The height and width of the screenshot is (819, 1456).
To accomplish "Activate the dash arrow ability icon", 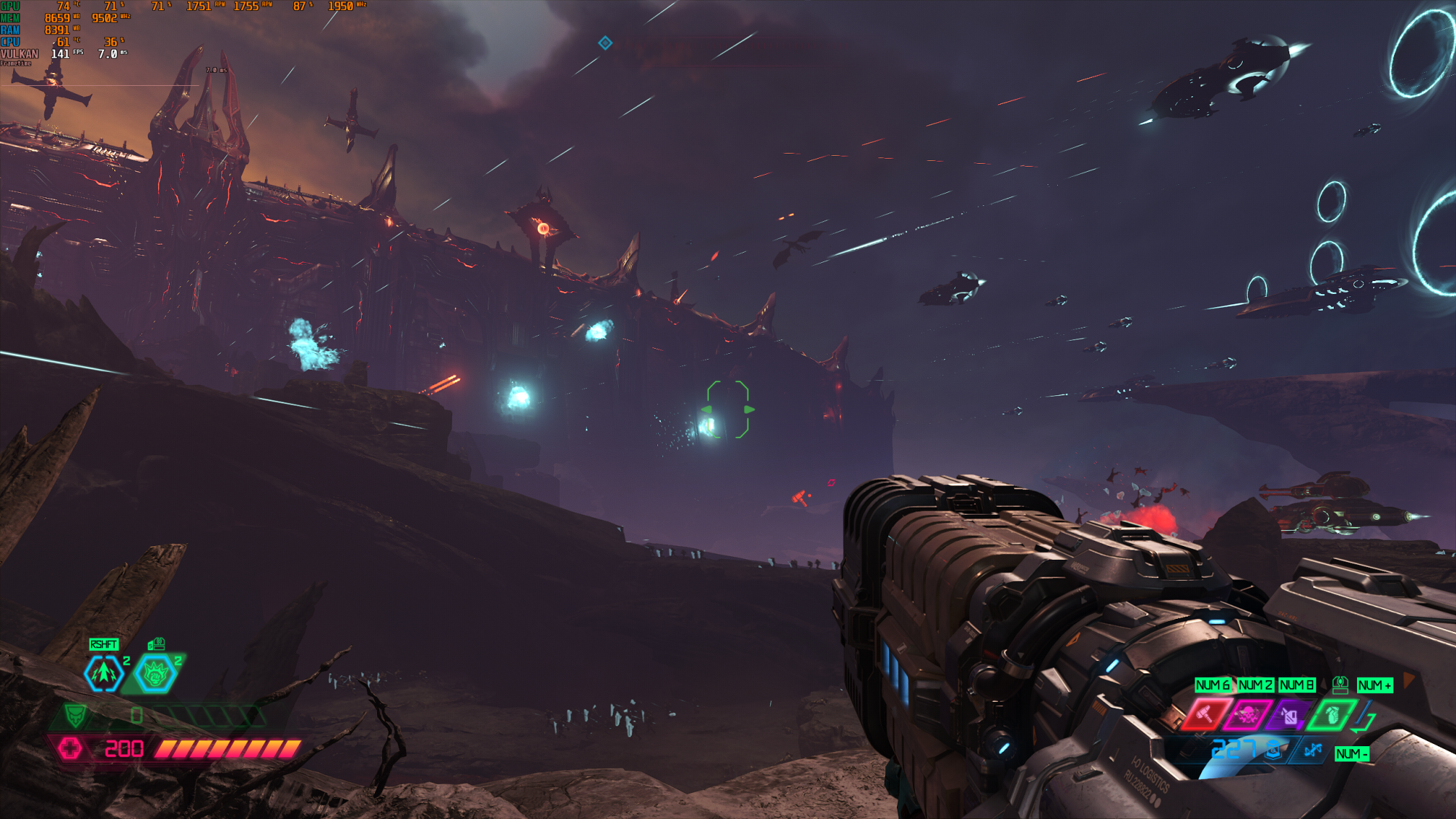I will pyautogui.click(x=103, y=673).
